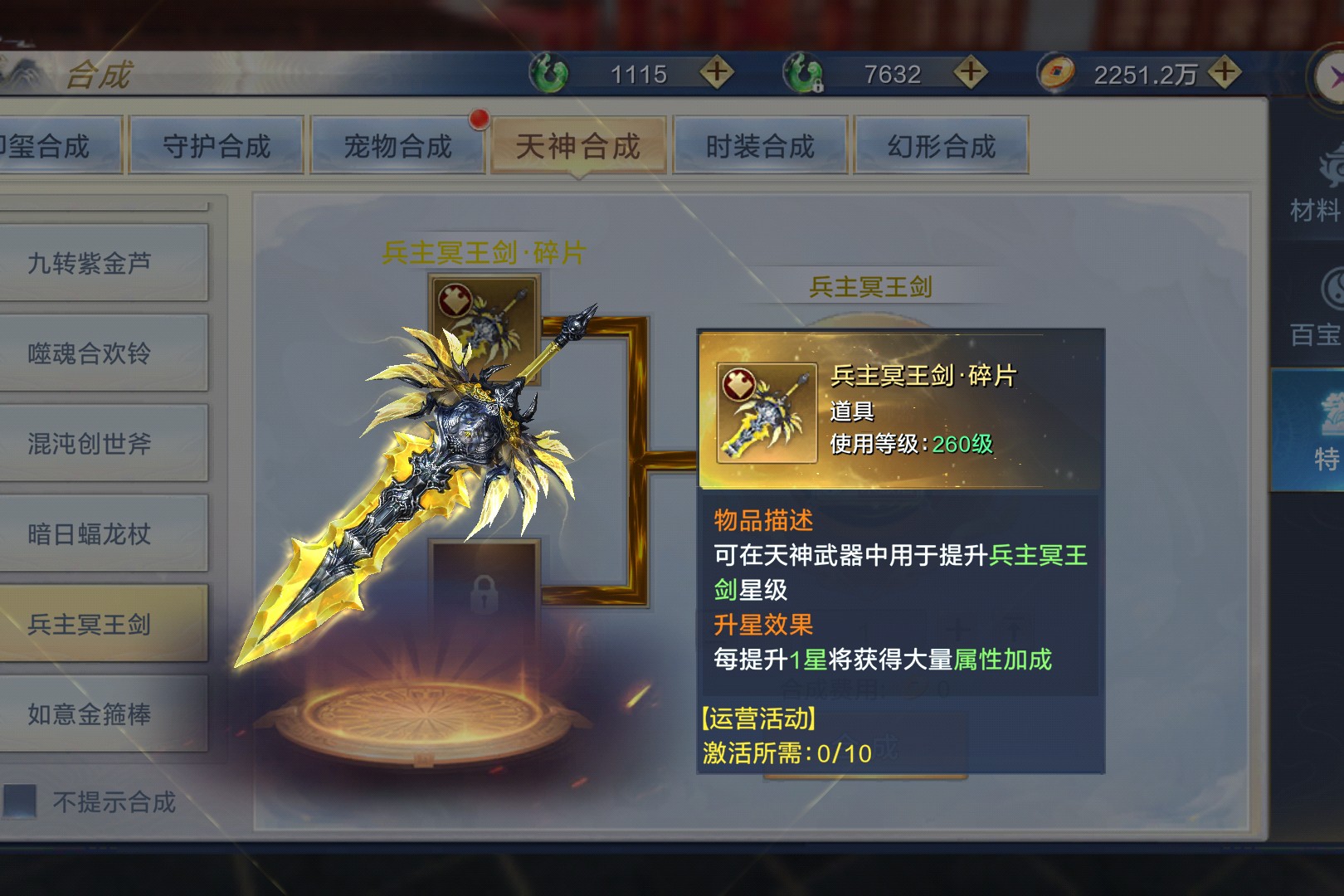Toggle the 不提示合成 checkbox
1344x896 pixels.
(21, 801)
